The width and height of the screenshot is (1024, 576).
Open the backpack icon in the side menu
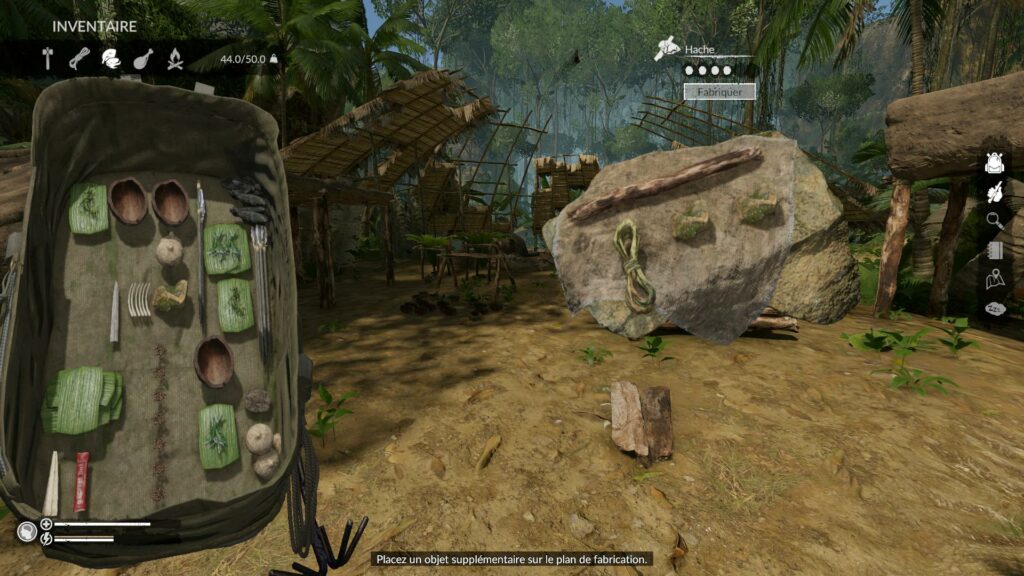click(994, 163)
